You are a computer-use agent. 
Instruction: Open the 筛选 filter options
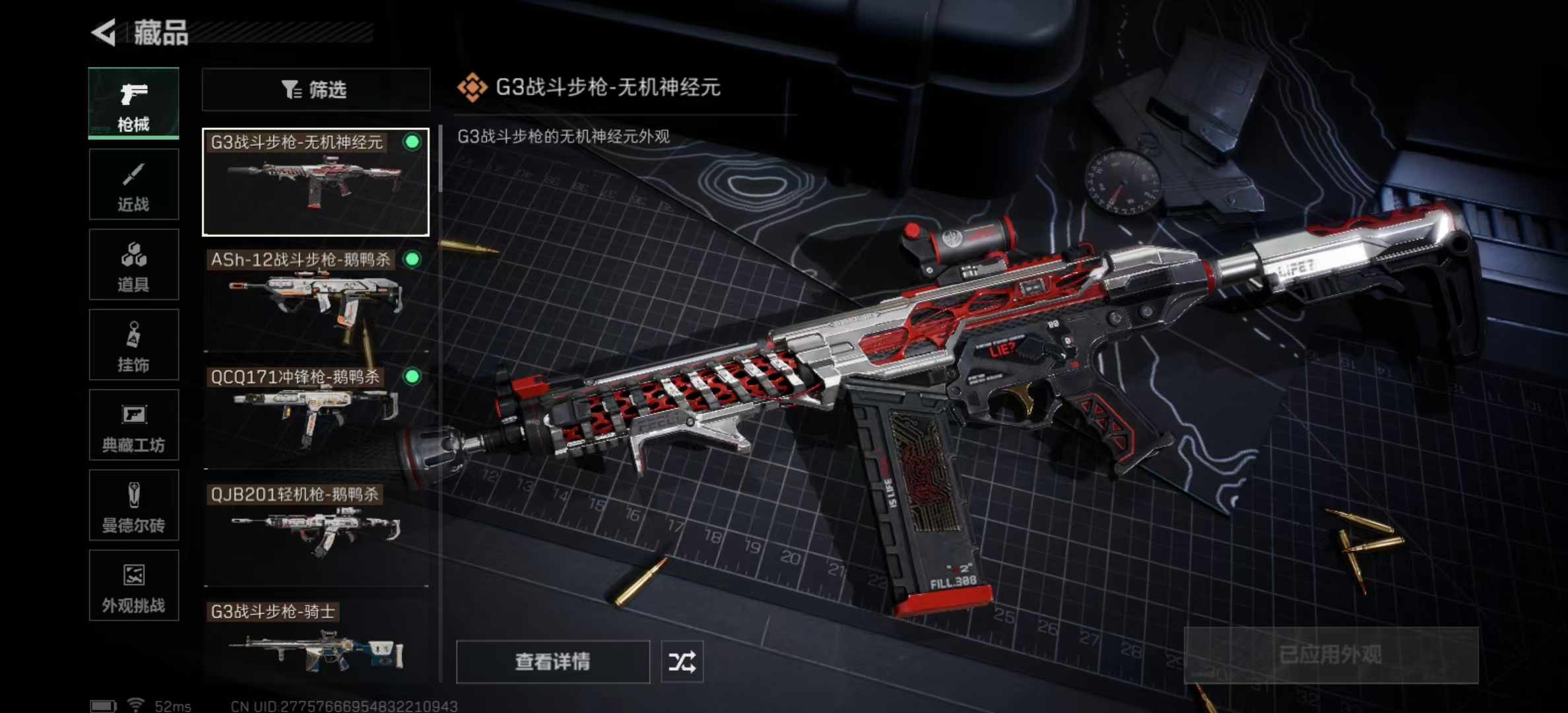point(315,90)
